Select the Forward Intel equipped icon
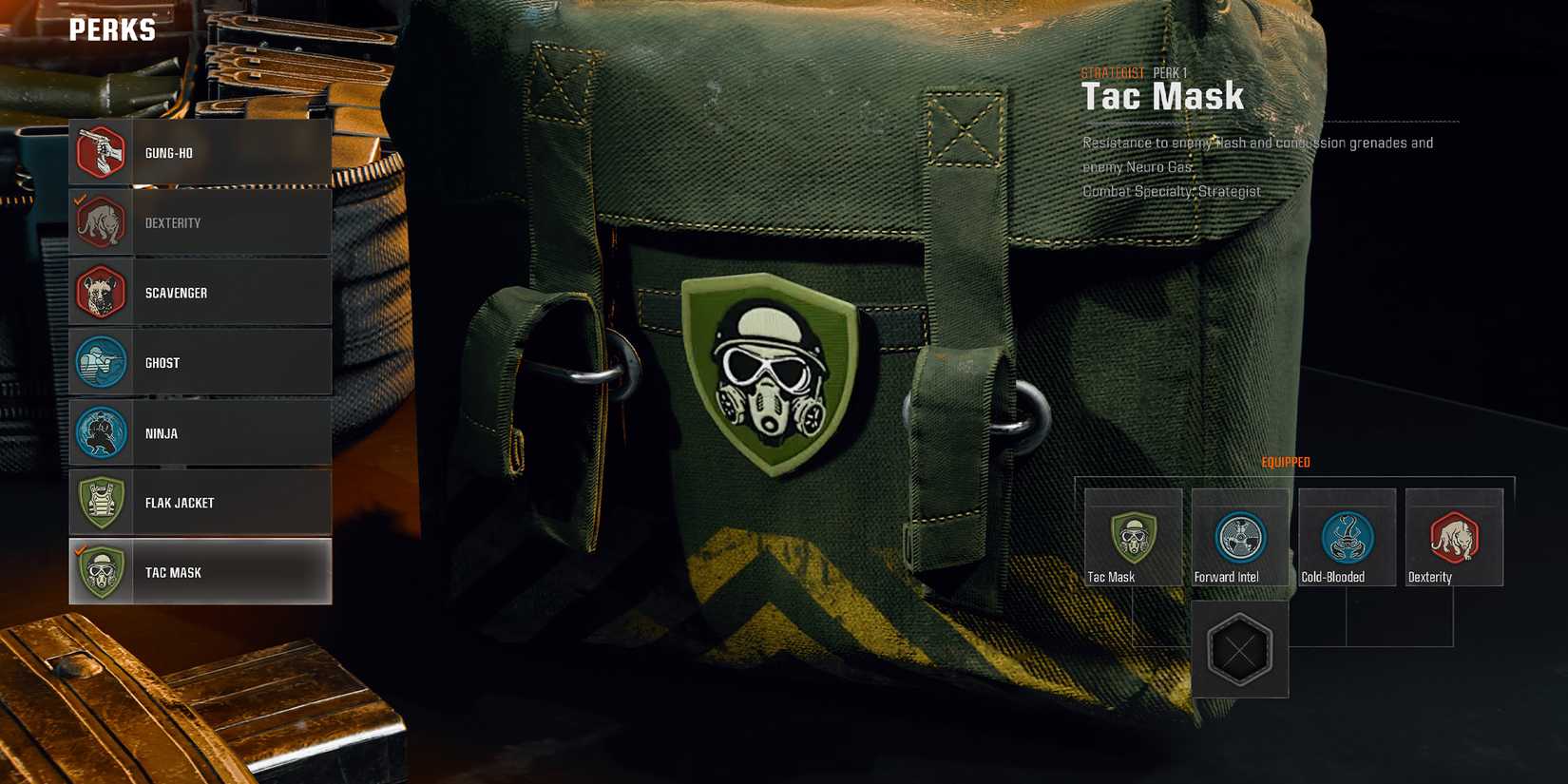 pos(1239,537)
